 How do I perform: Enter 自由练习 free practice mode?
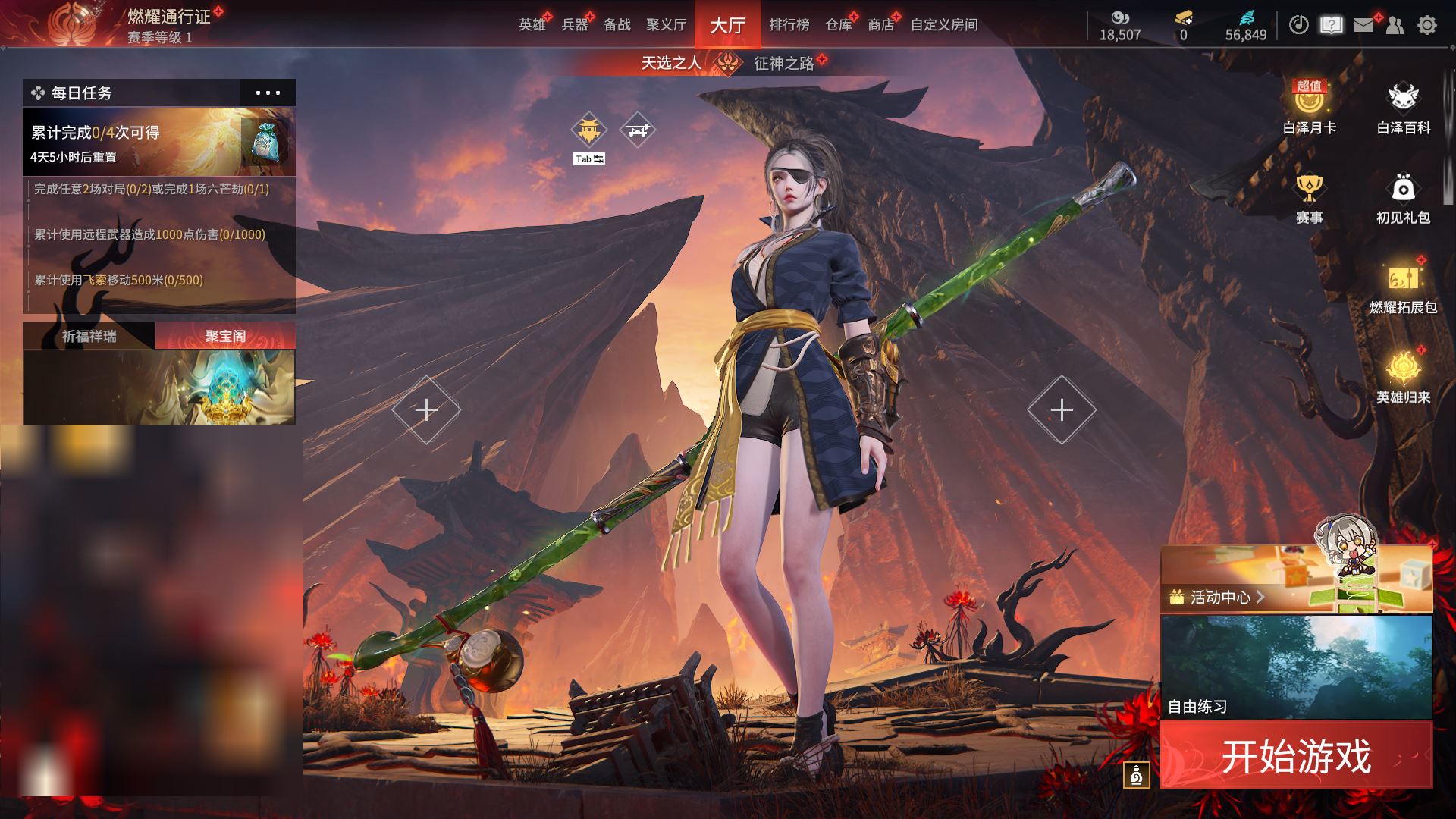click(1295, 667)
